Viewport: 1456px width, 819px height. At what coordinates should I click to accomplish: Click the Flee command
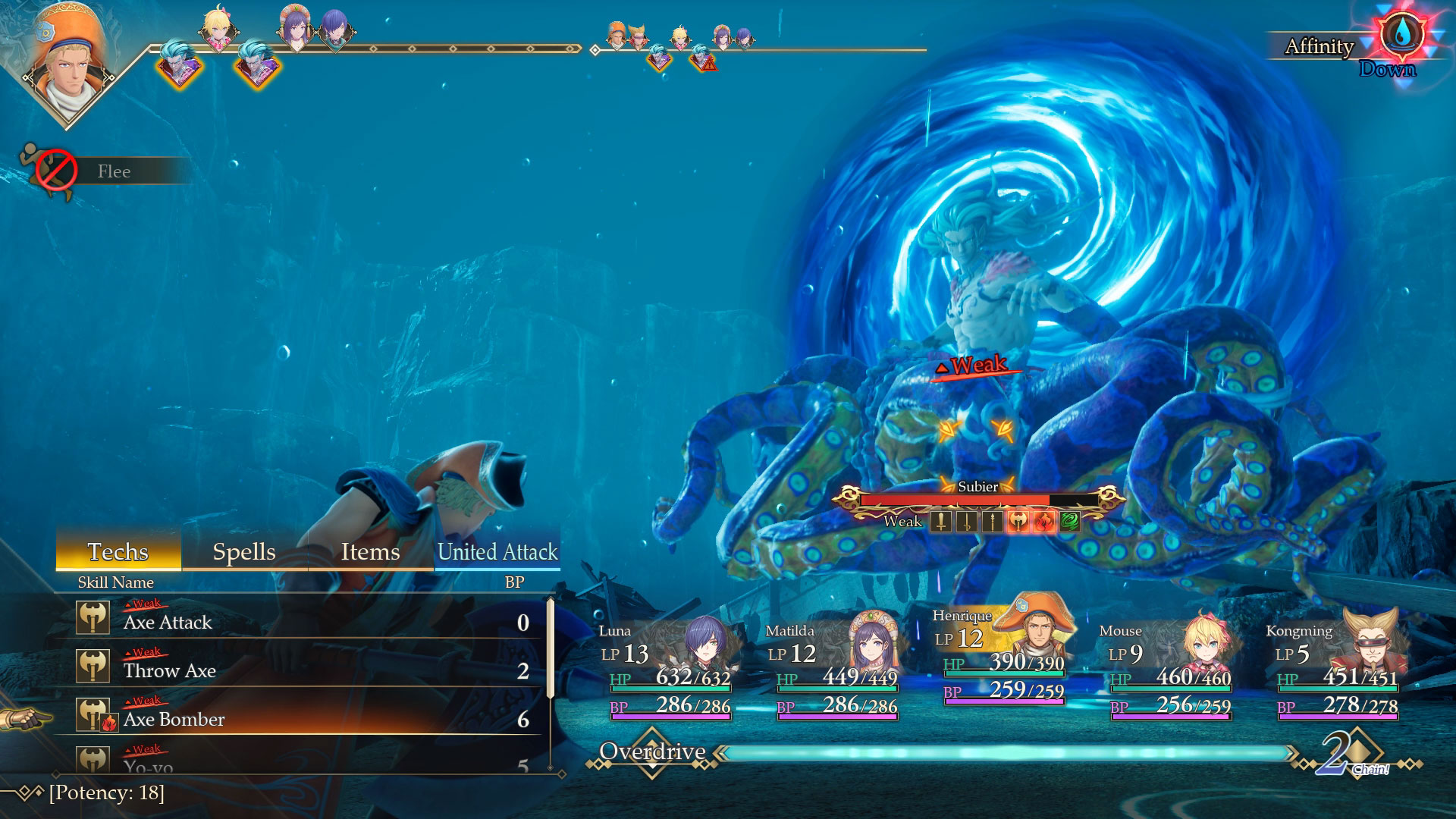pos(114,171)
